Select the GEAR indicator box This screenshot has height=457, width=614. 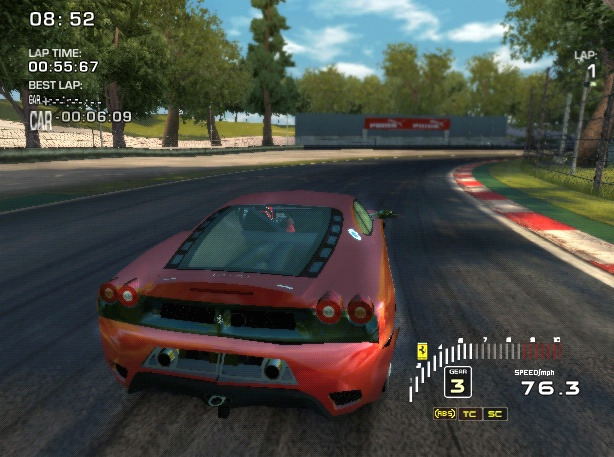tap(457, 381)
